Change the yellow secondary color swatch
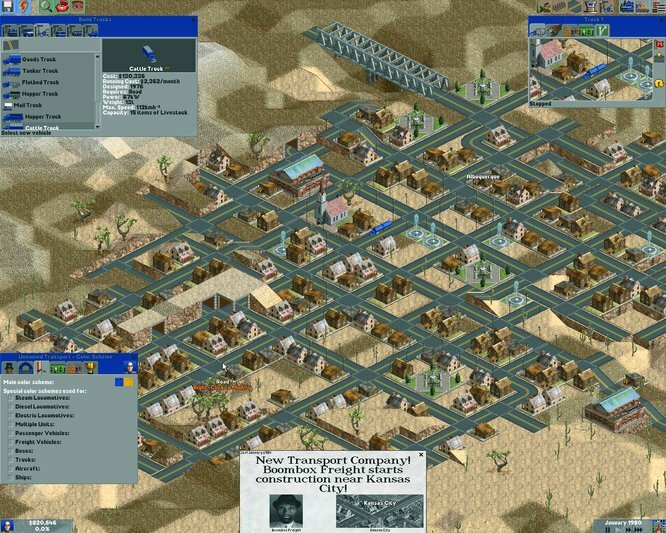 [128, 381]
